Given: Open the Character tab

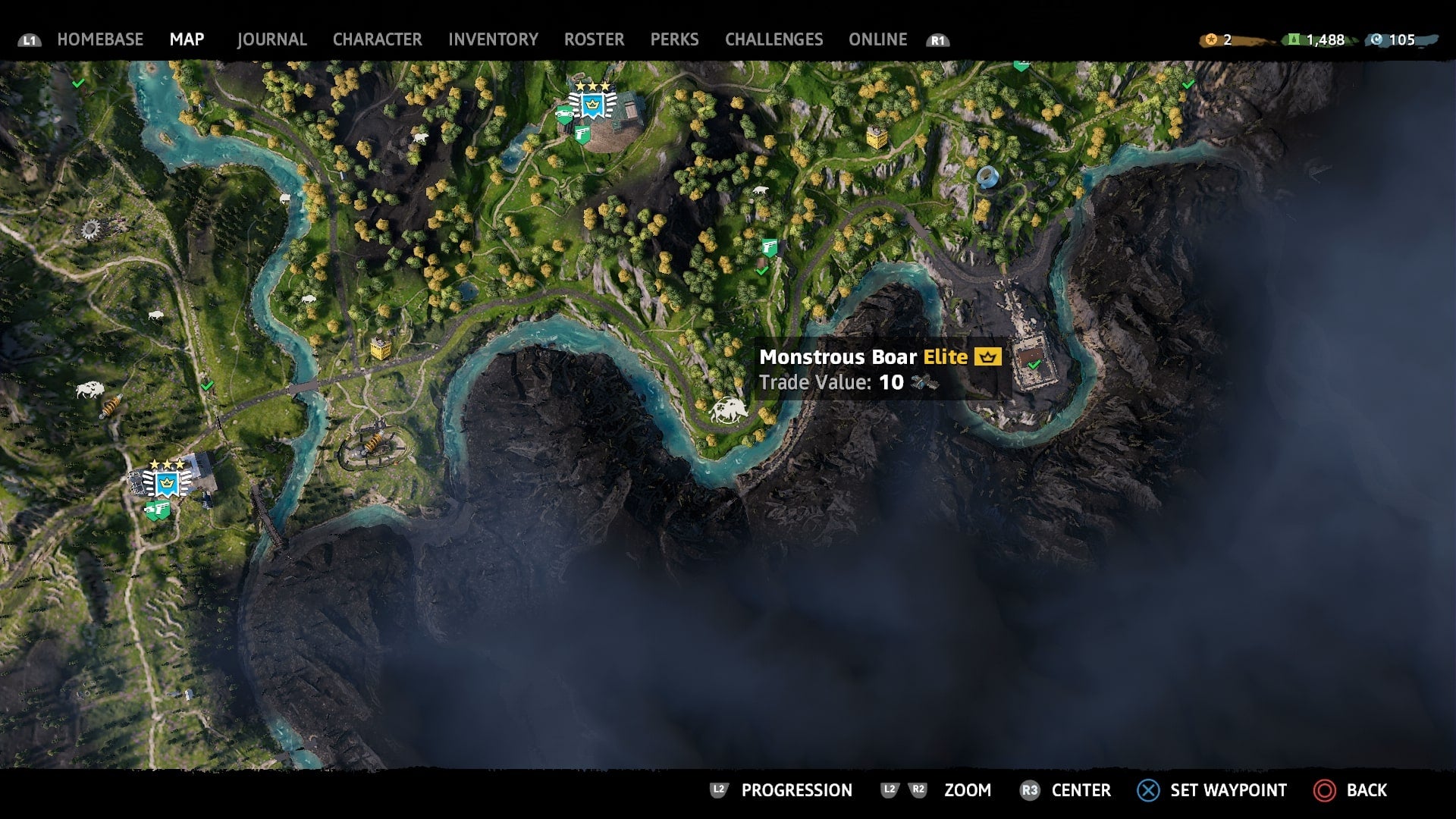Looking at the screenshot, I should [x=377, y=39].
